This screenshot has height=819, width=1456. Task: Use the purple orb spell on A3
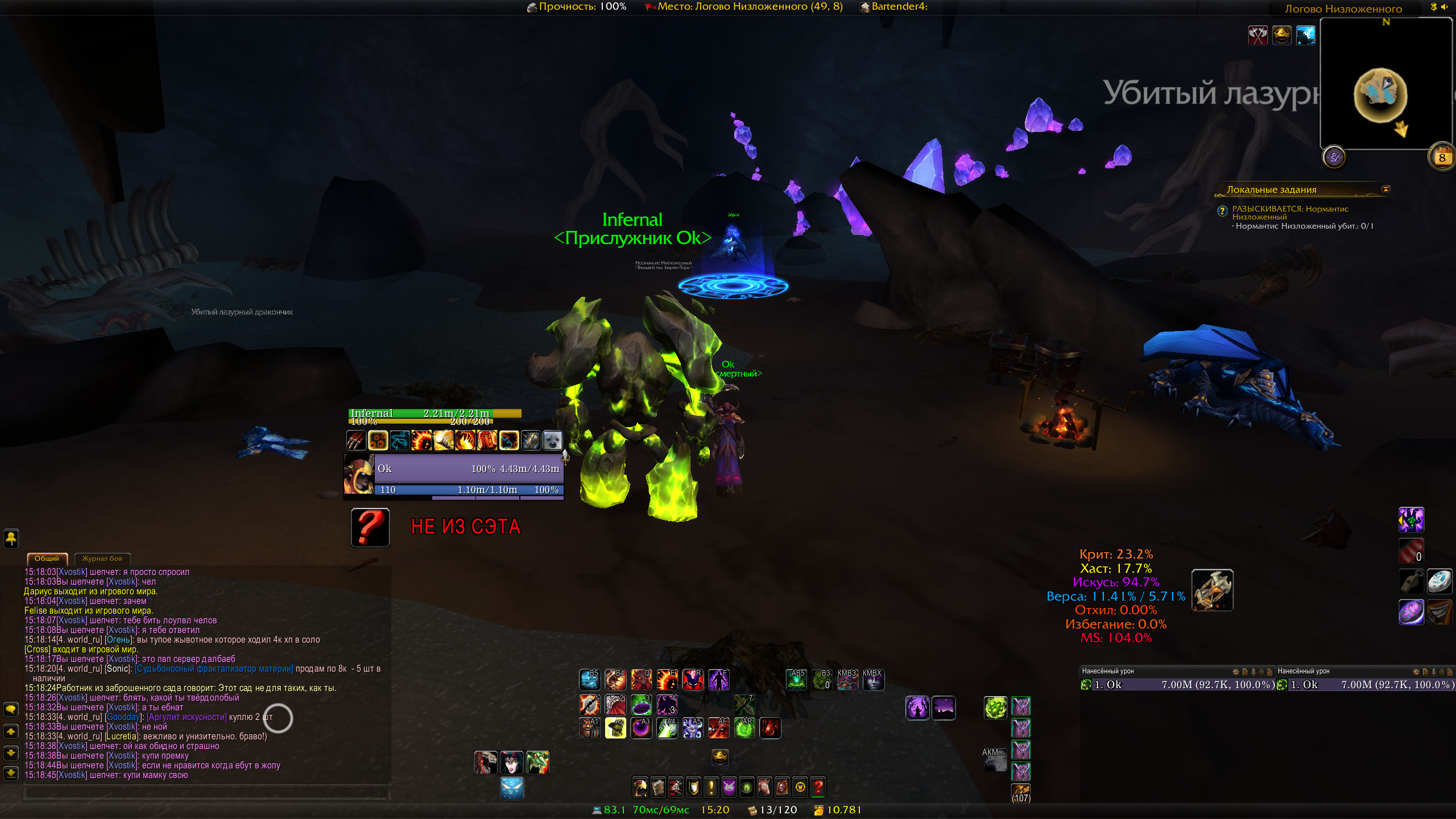coord(641,728)
